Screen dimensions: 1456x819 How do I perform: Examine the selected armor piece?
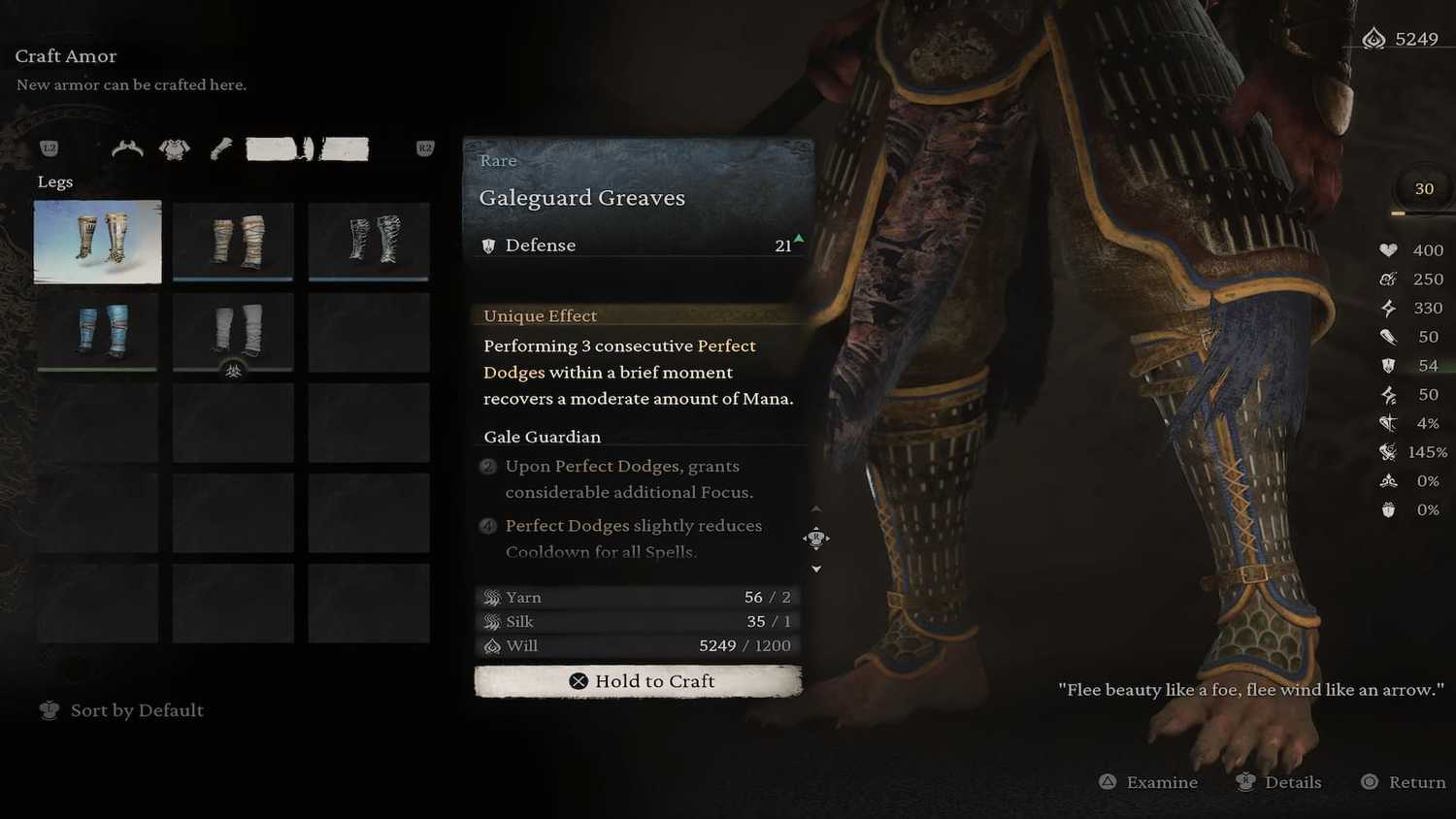point(1149,782)
